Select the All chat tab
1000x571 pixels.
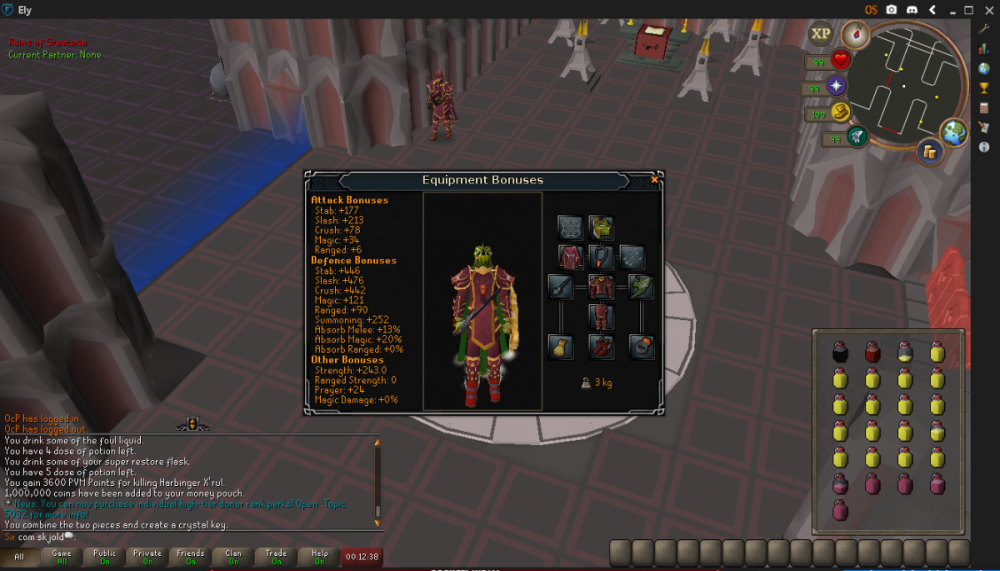[19, 556]
